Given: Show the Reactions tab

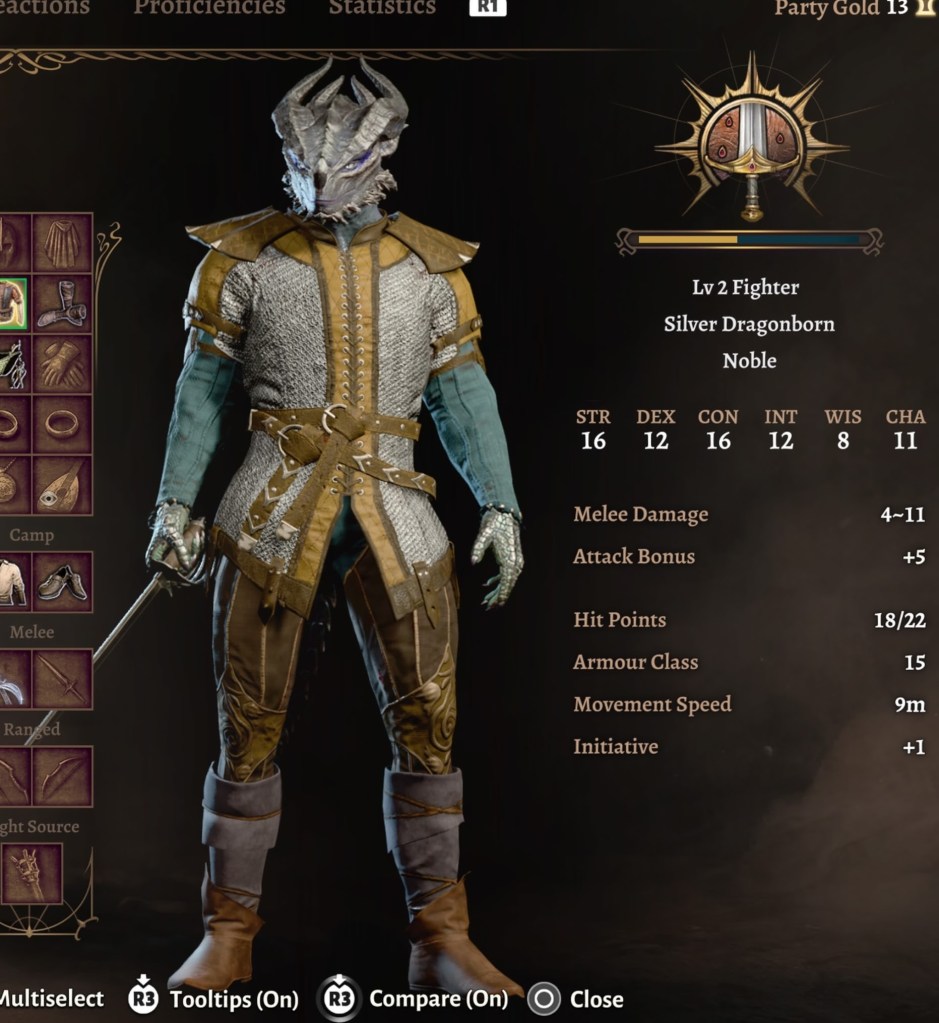Looking at the screenshot, I should tap(45, 8).
